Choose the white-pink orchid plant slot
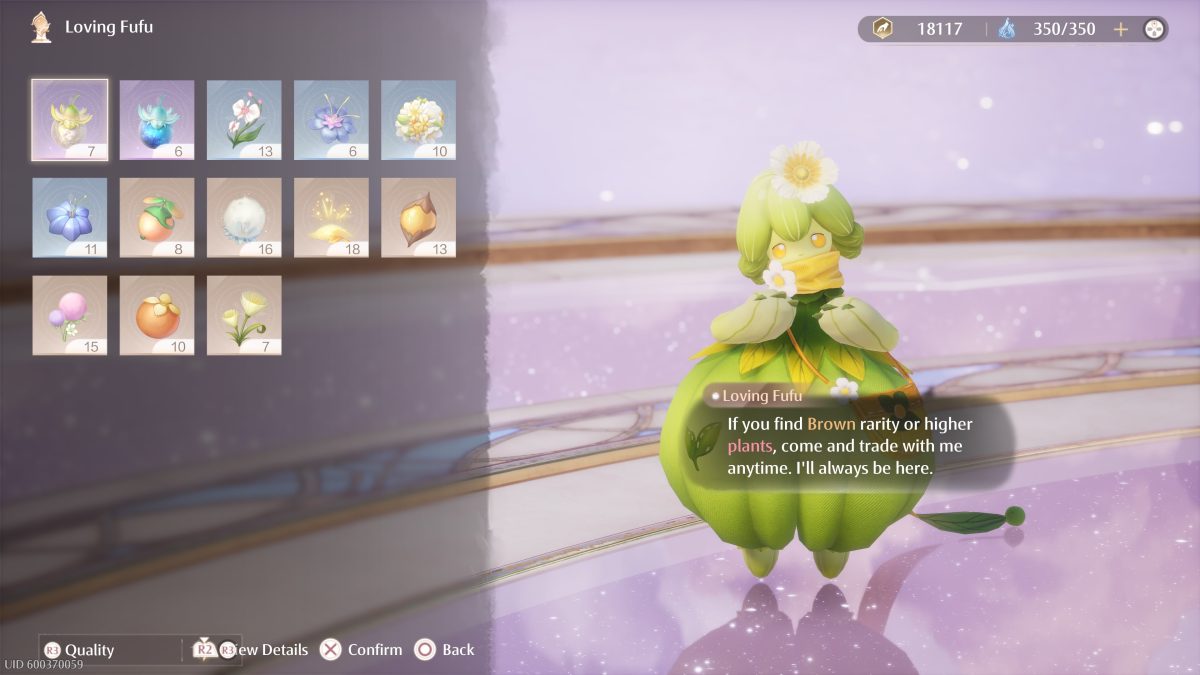The width and height of the screenshot is (1200, 675). click(x=243, y=119)
